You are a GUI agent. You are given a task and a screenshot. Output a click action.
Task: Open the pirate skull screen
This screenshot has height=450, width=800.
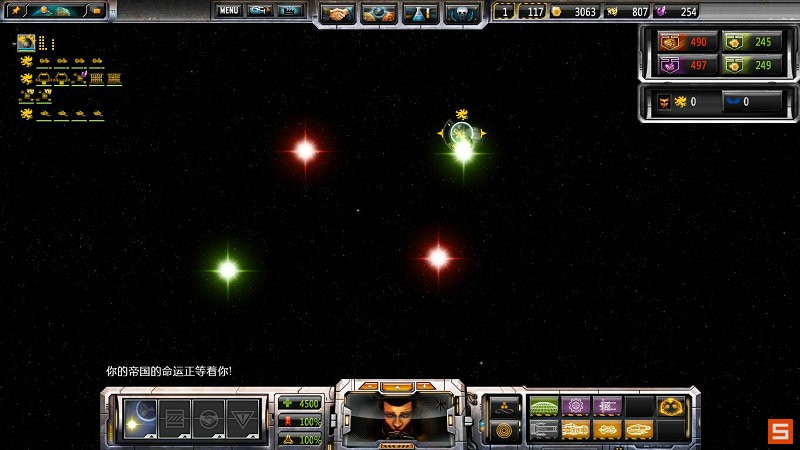pyautogui.click(x=461, y=14)
